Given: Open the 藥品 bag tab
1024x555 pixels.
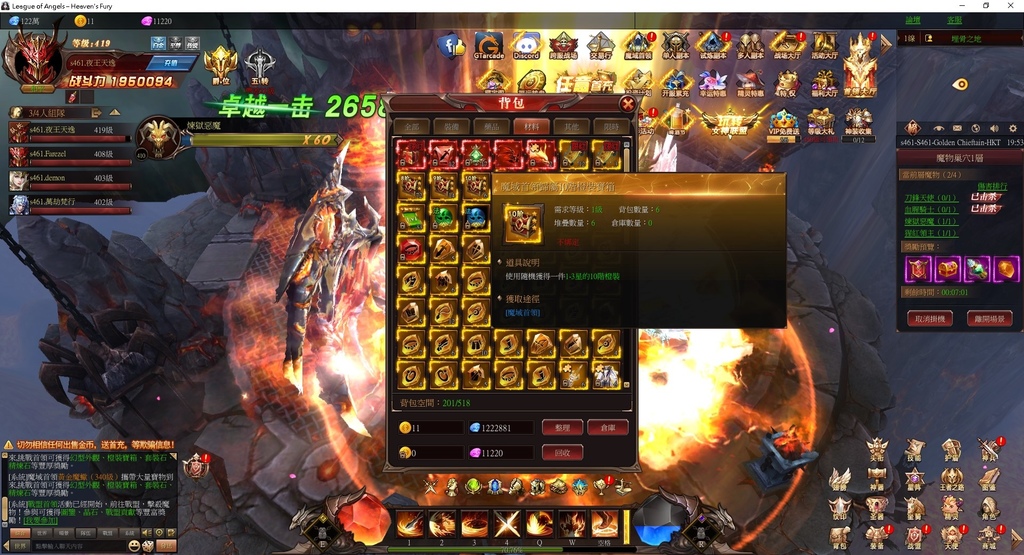Looking at the screenshot, I should pyautogui.click(x=490, y=127).
